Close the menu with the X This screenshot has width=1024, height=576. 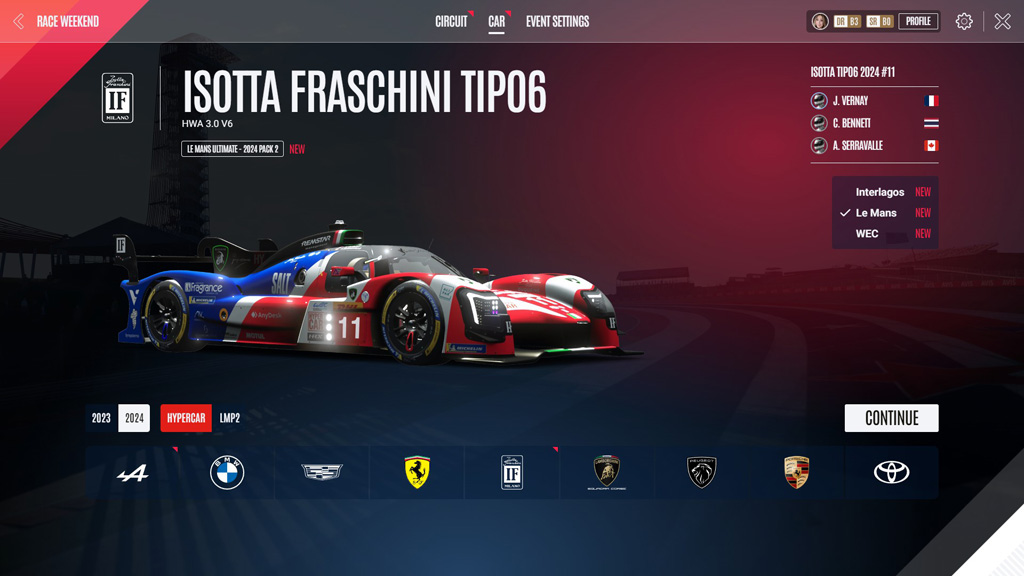click(x=1002, y=21)
